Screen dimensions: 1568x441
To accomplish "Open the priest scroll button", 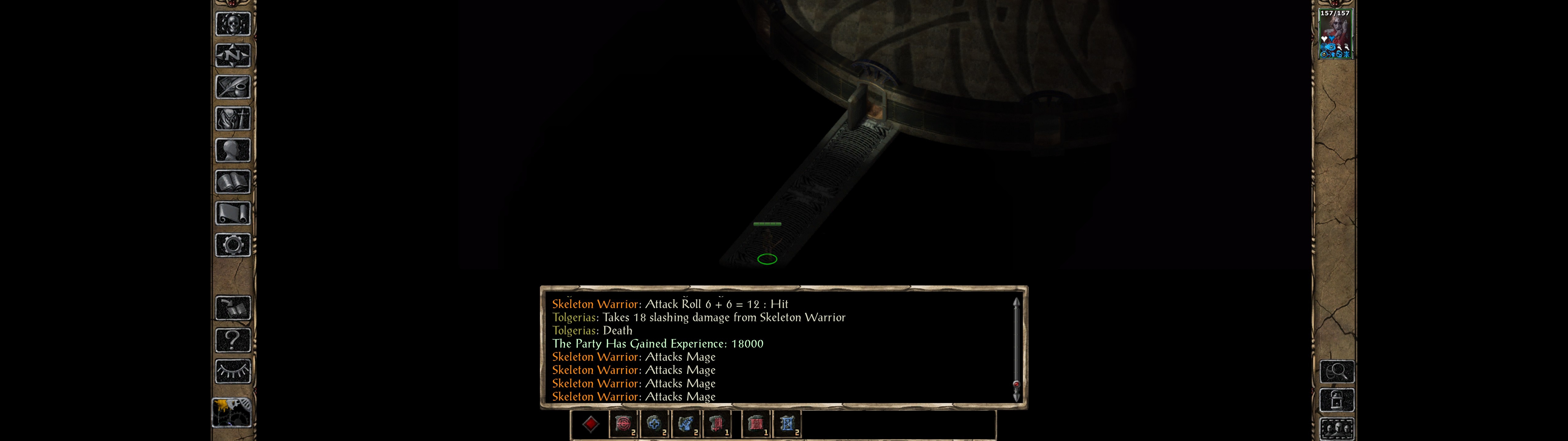I will 232,213.
